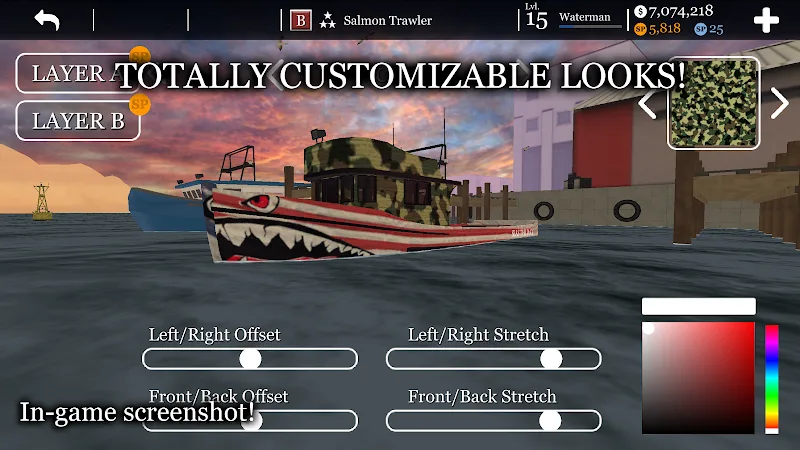Switch to Layer B
Viewport: 800px width, 450px height.
pyautogui.click(x=78, y=121)
